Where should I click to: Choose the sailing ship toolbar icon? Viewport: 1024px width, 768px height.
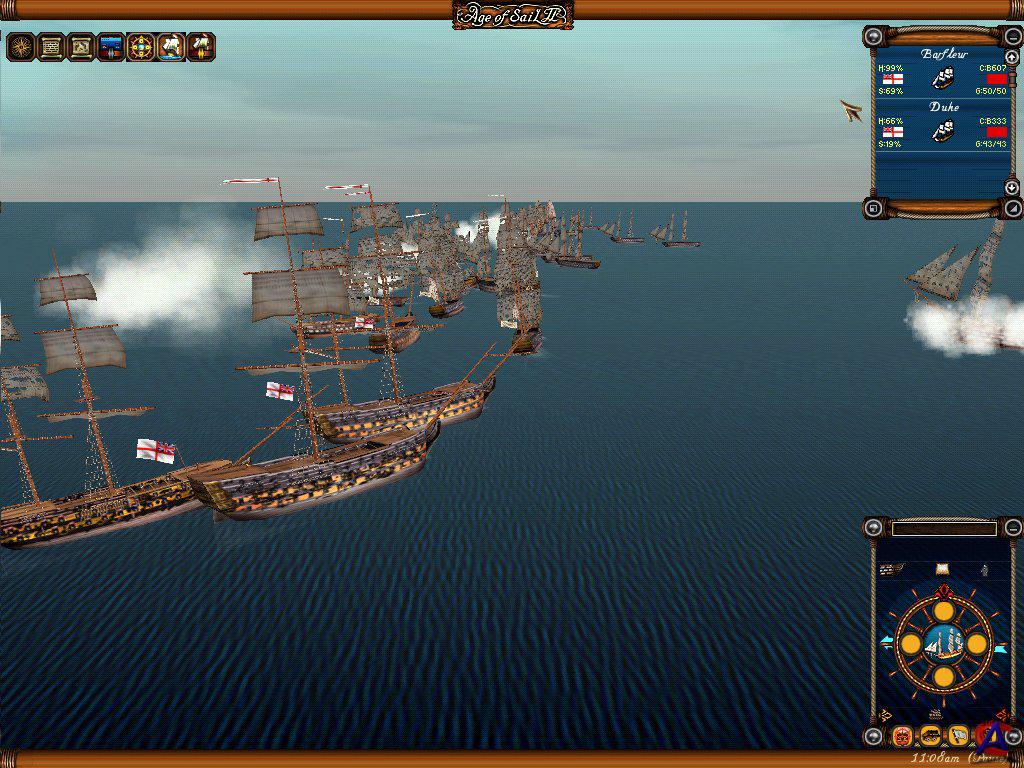pyautogui.click(x=171, y=46)
